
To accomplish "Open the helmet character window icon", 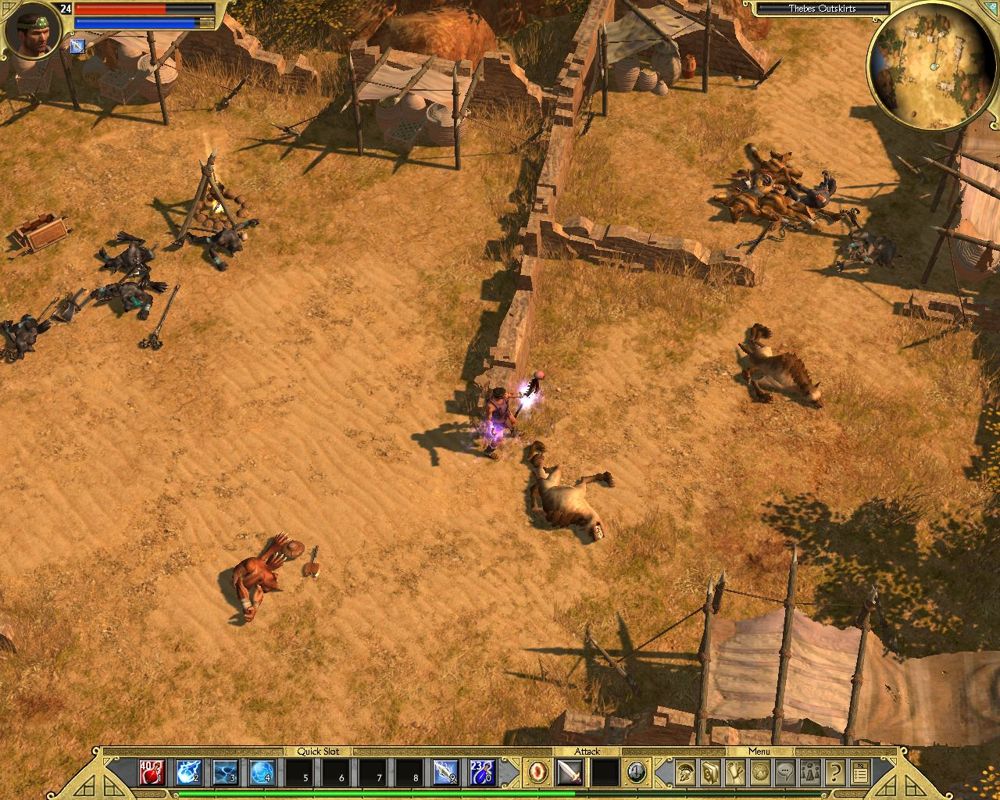I will point(686,772).
